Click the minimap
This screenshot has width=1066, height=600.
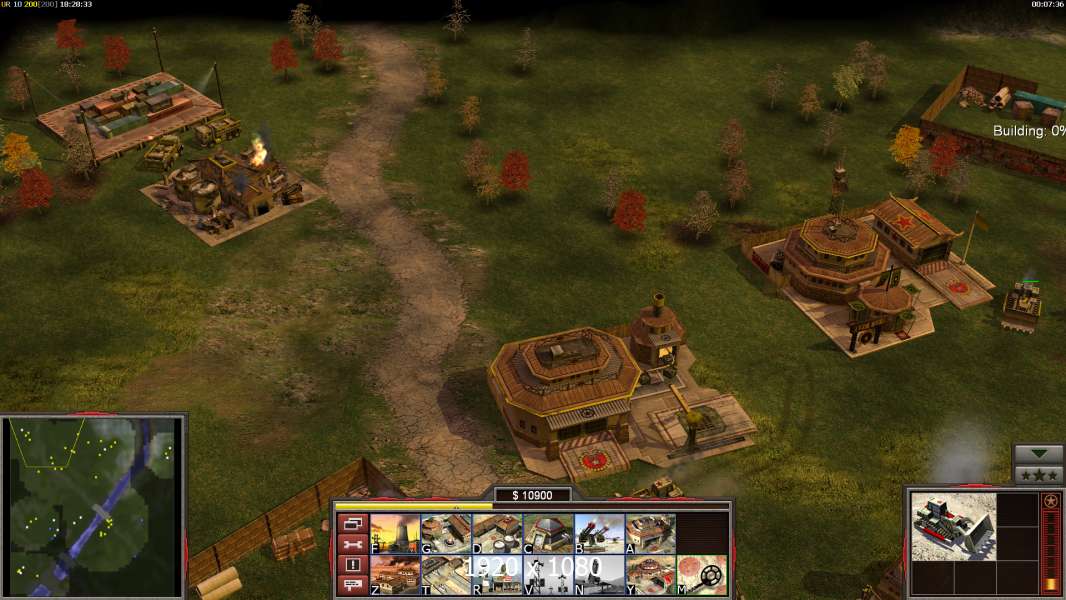(93, 505)
